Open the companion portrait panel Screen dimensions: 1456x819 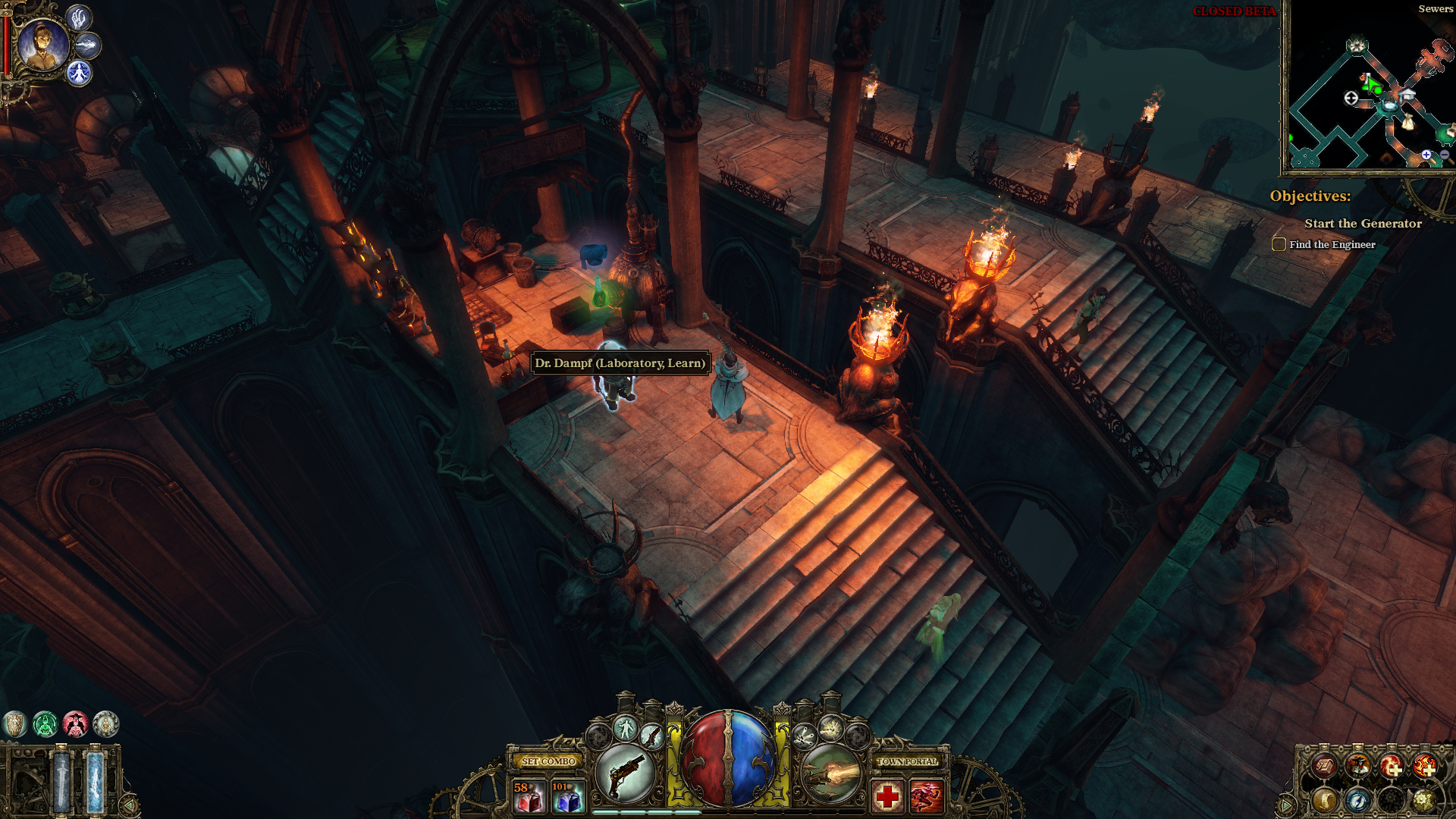(42, 45)
